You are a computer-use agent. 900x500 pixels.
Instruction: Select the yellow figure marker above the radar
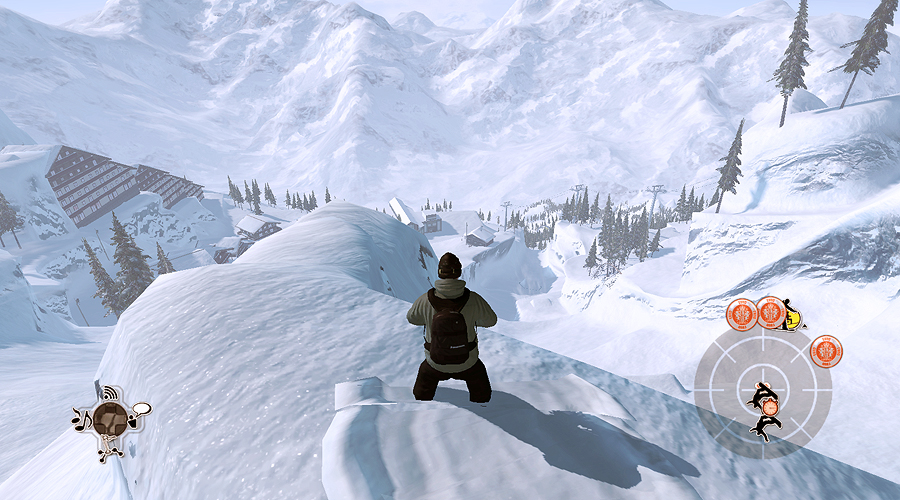793,316
